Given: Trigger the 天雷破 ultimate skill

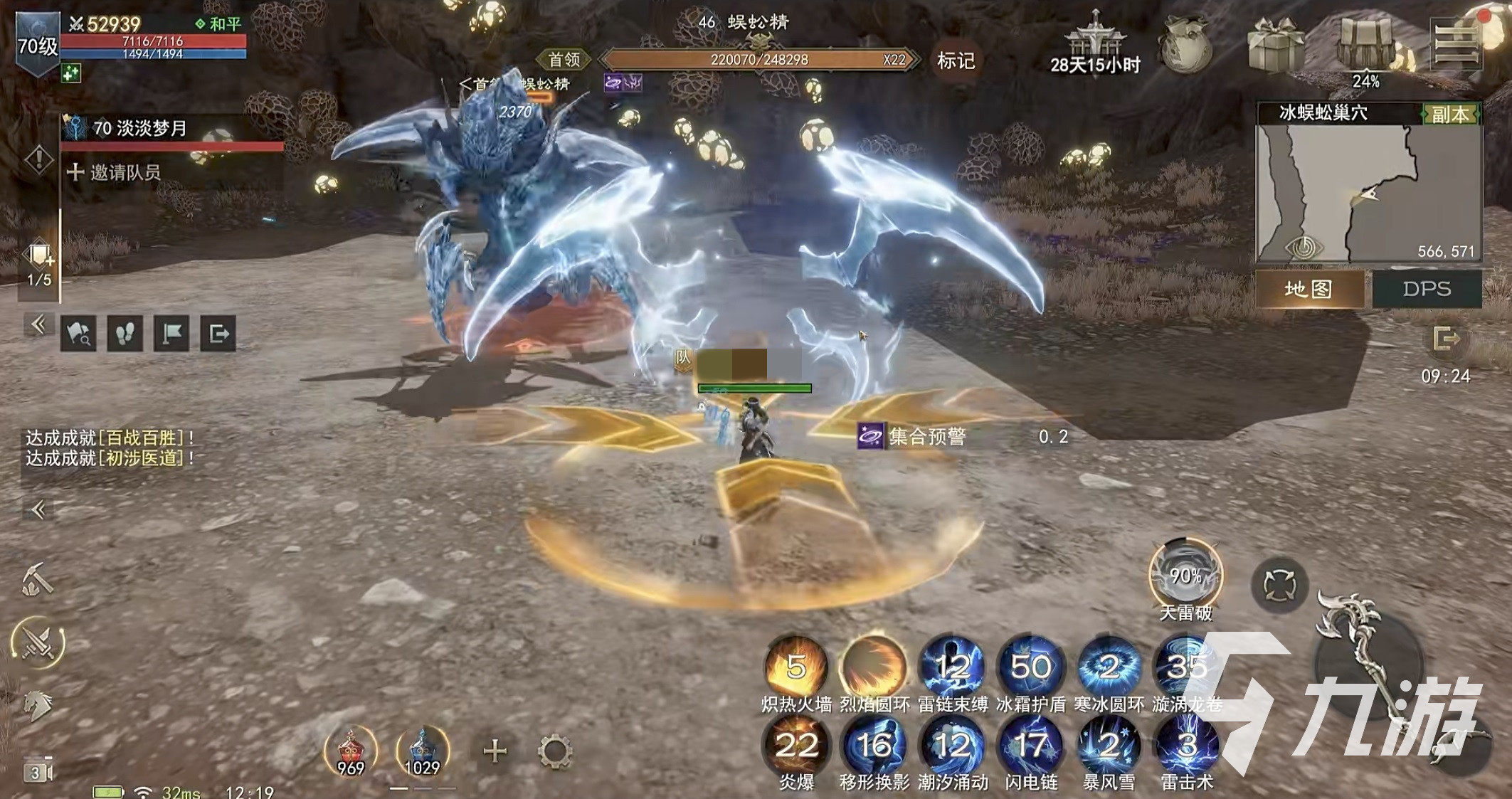Looking at the screenshot, I should (x=1185, y=576).
